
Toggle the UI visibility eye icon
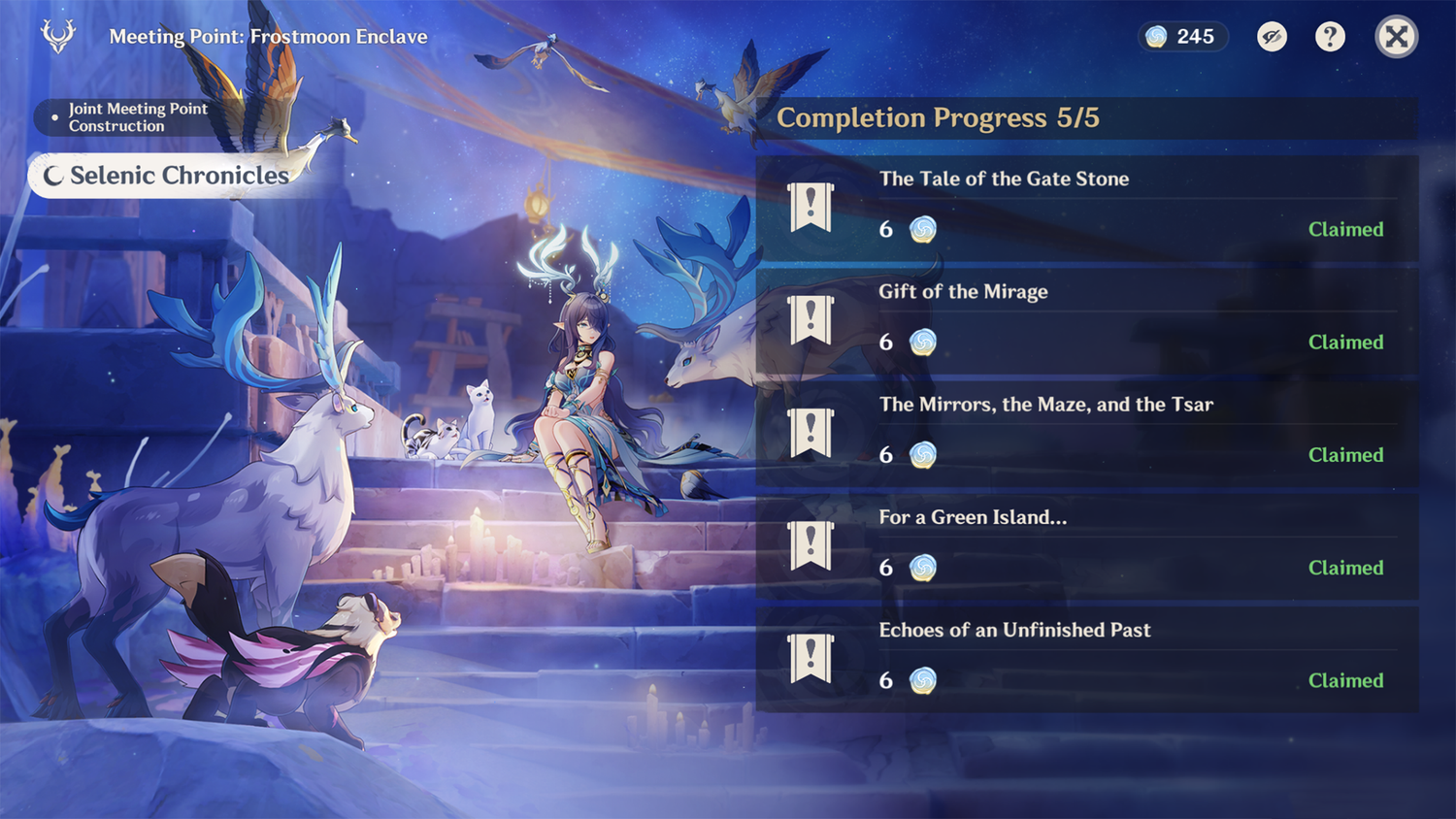click(x=1272, y=36)
